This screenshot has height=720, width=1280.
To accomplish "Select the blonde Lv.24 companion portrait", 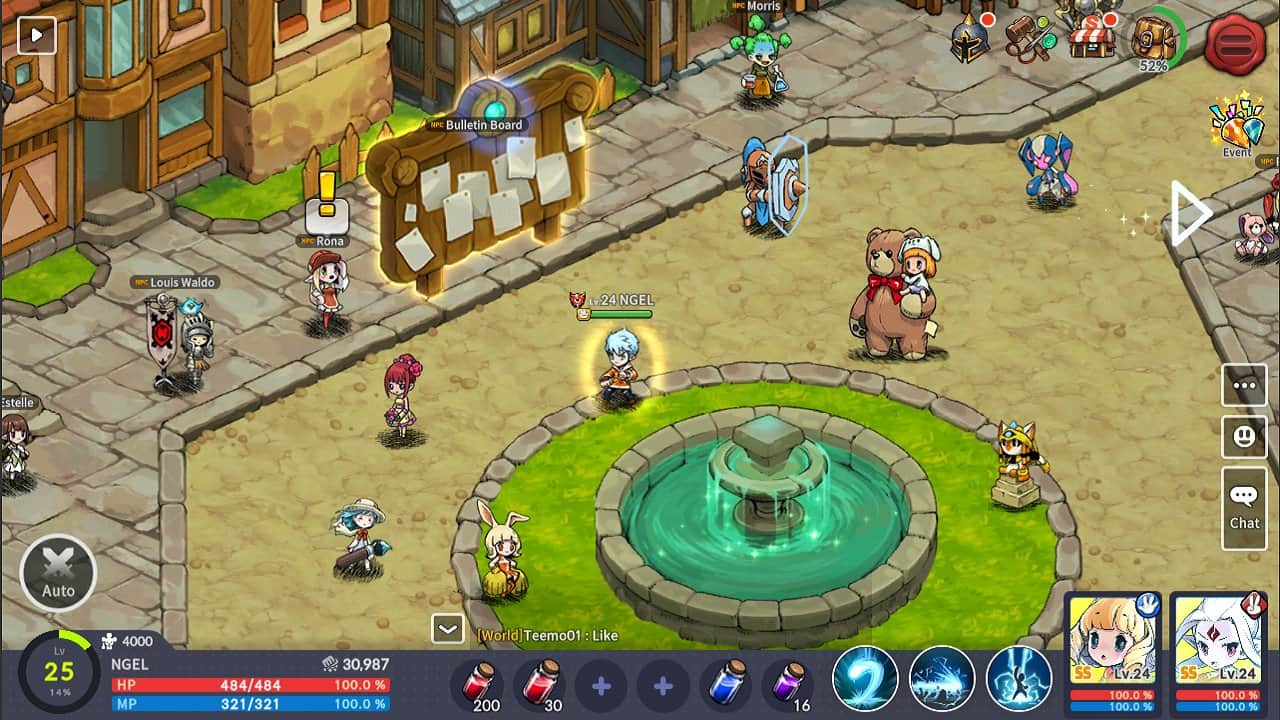I will tap(1114, 649).
